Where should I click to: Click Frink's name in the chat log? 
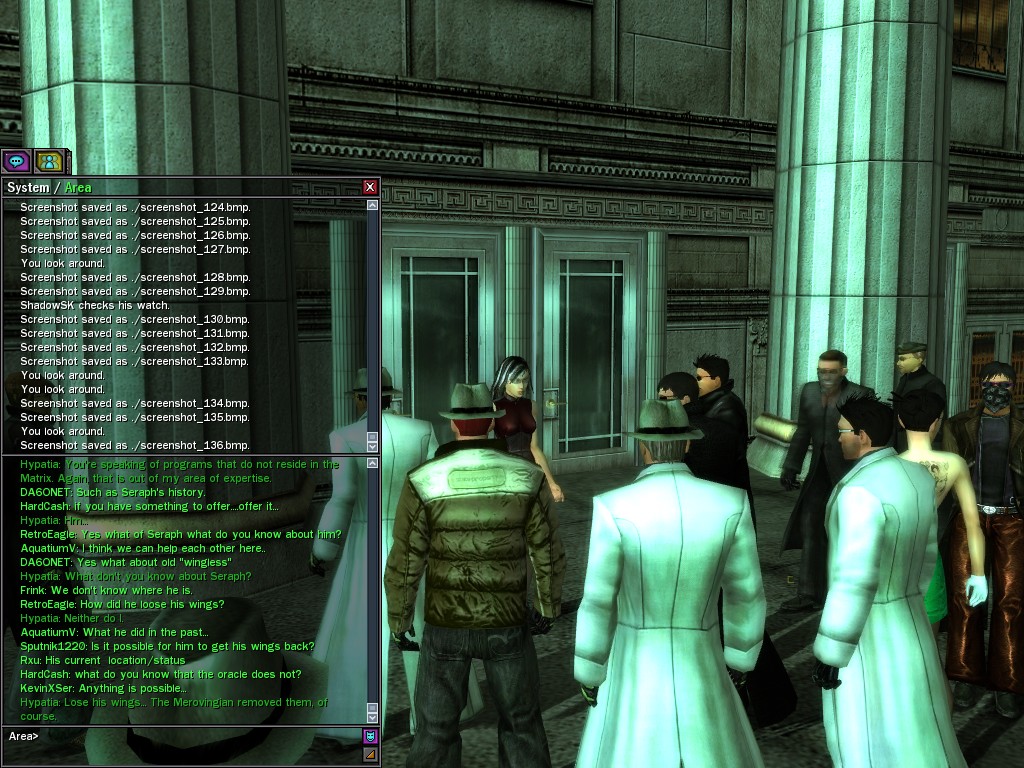point(33,591)
